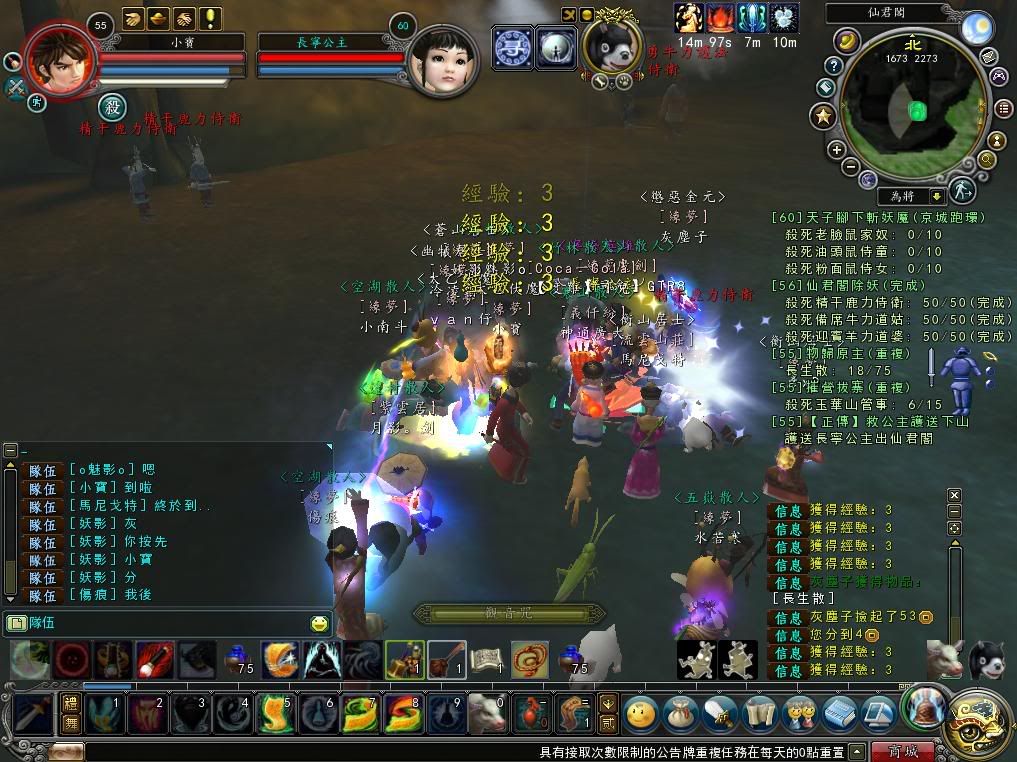Screen dimensions: 1017x762
Task: Select the 隊伍 chat channel button
Action: [36, 623]
